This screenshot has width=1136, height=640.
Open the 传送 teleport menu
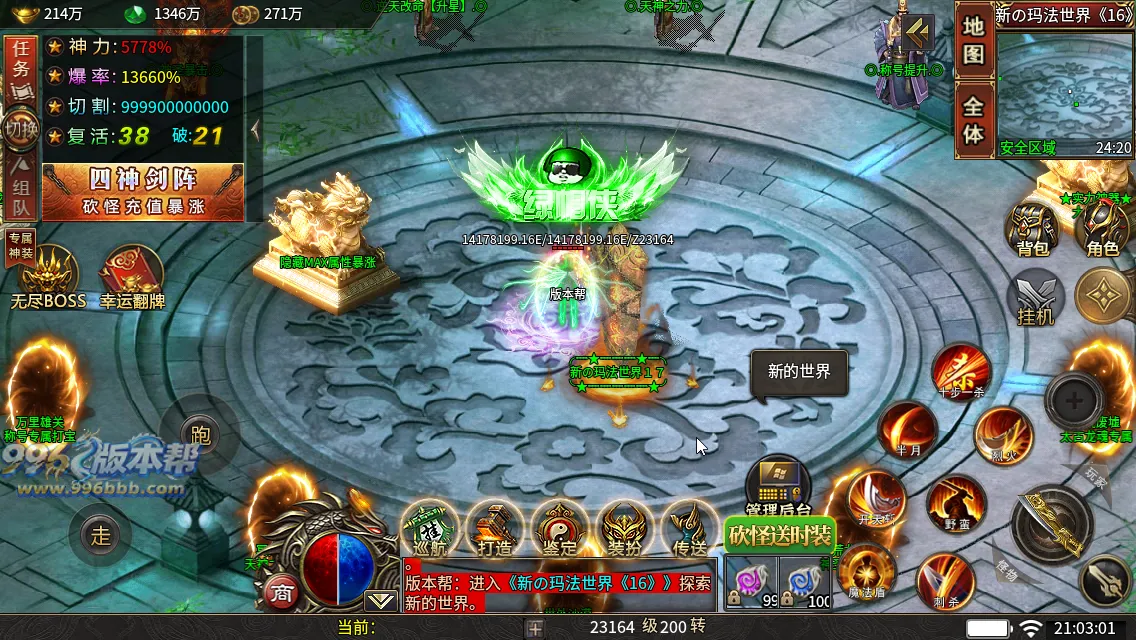pyautogui.click(x=690, y=528)
